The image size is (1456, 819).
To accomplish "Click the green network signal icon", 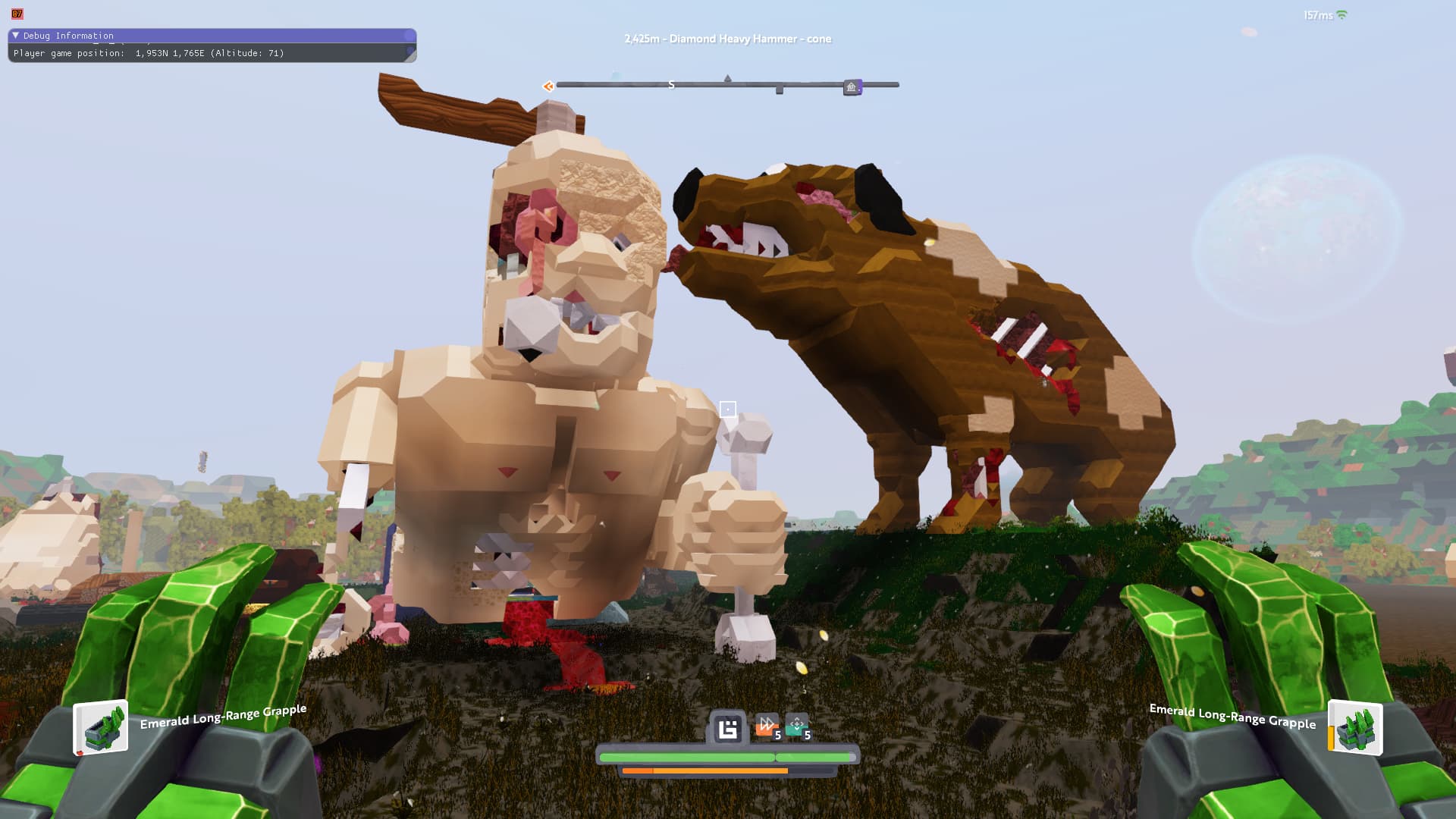I will 1341,15.
